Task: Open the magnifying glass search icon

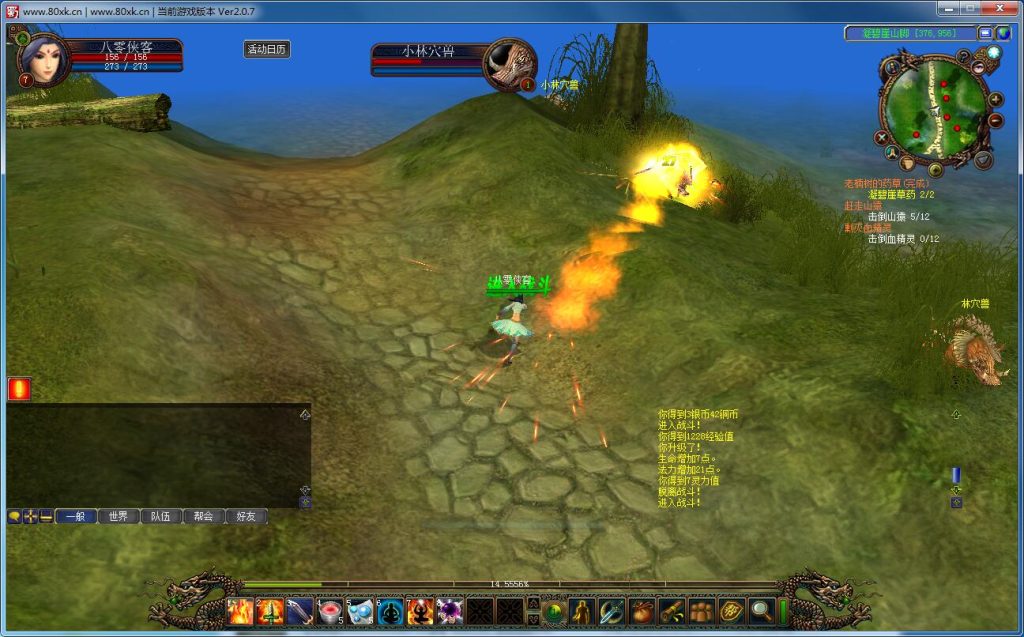Action: tap(762, 609)
